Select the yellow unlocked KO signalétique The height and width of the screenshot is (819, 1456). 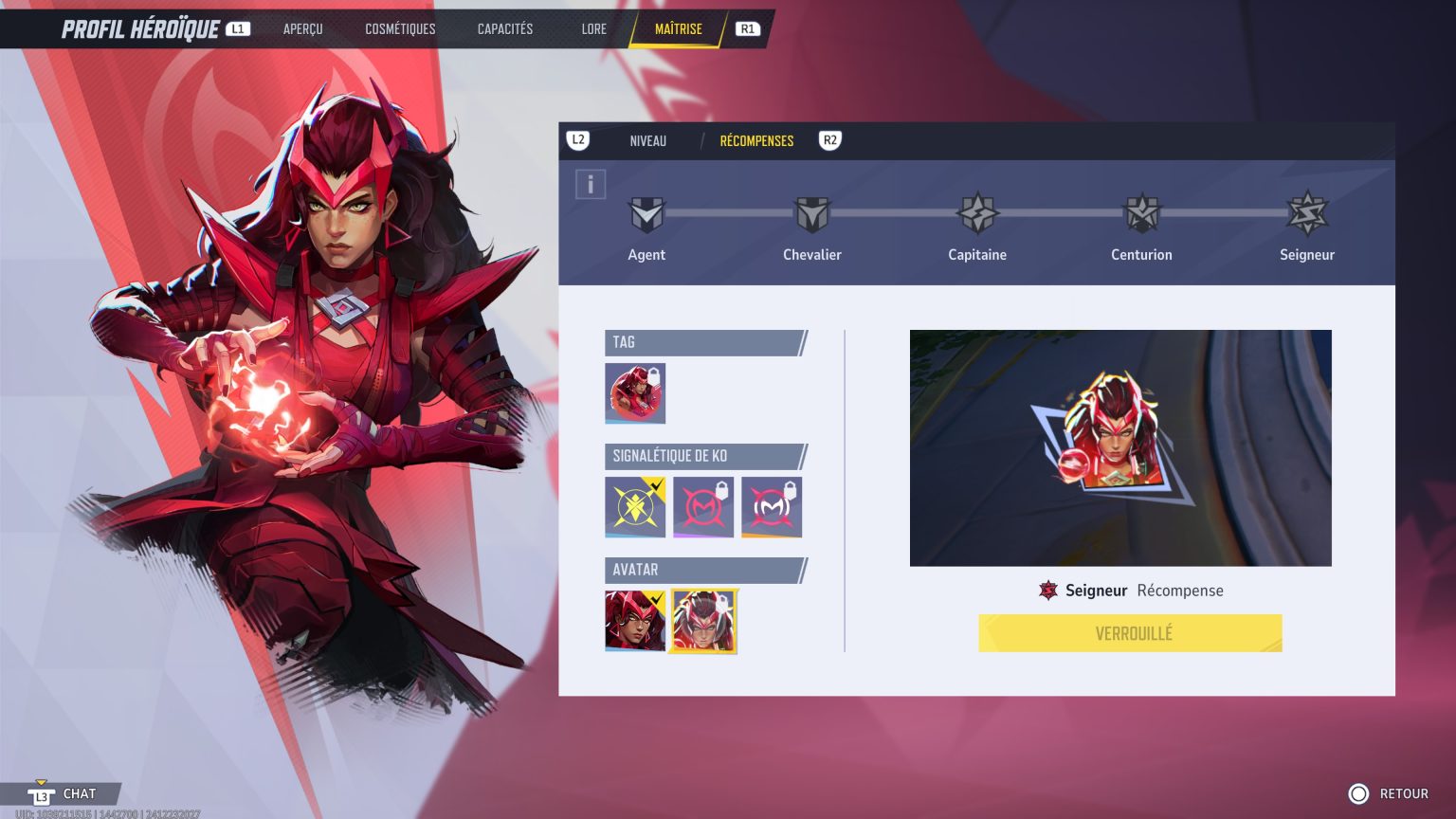635,506
